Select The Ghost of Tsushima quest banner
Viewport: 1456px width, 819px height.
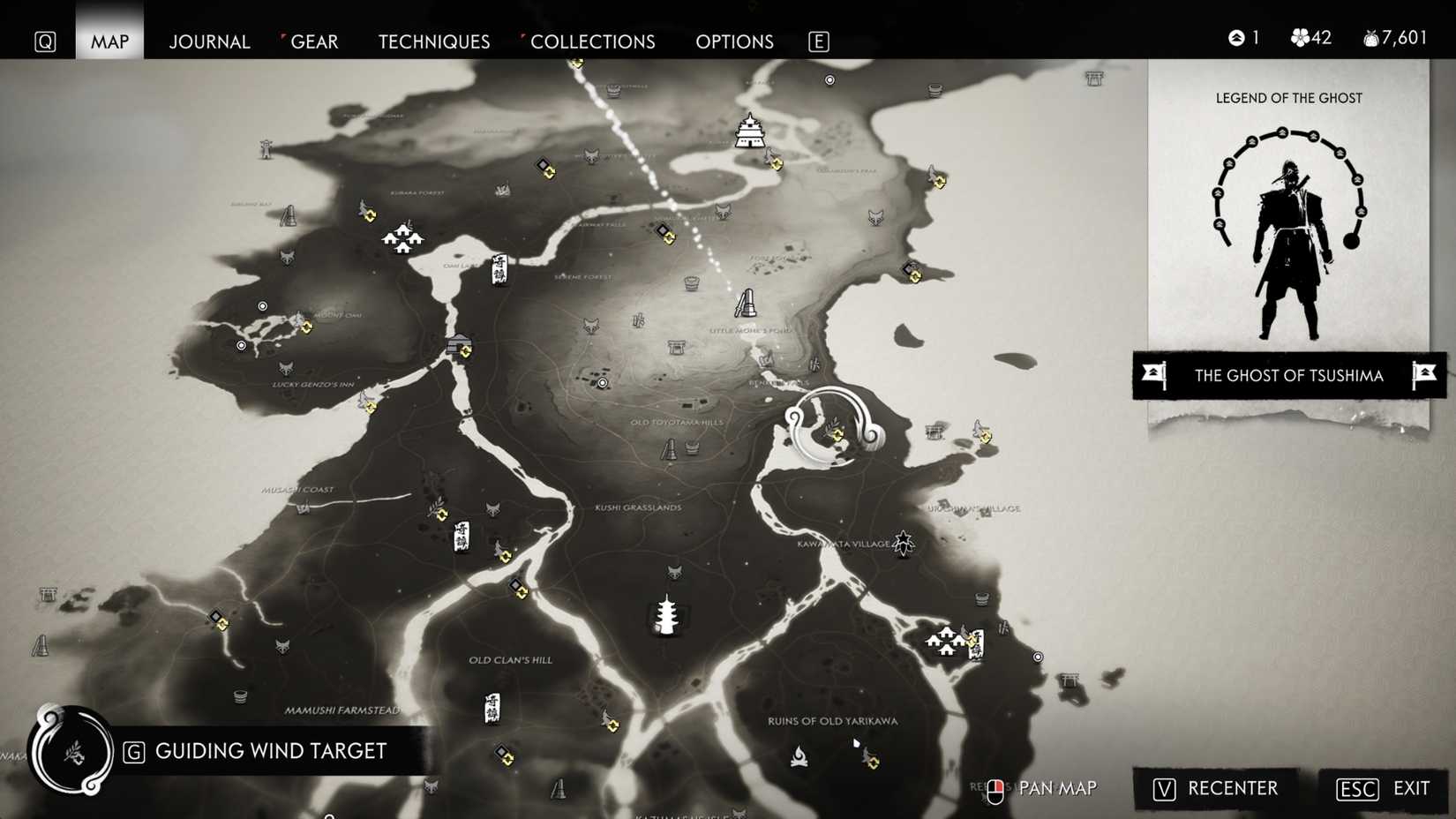tap(1287, 376)
